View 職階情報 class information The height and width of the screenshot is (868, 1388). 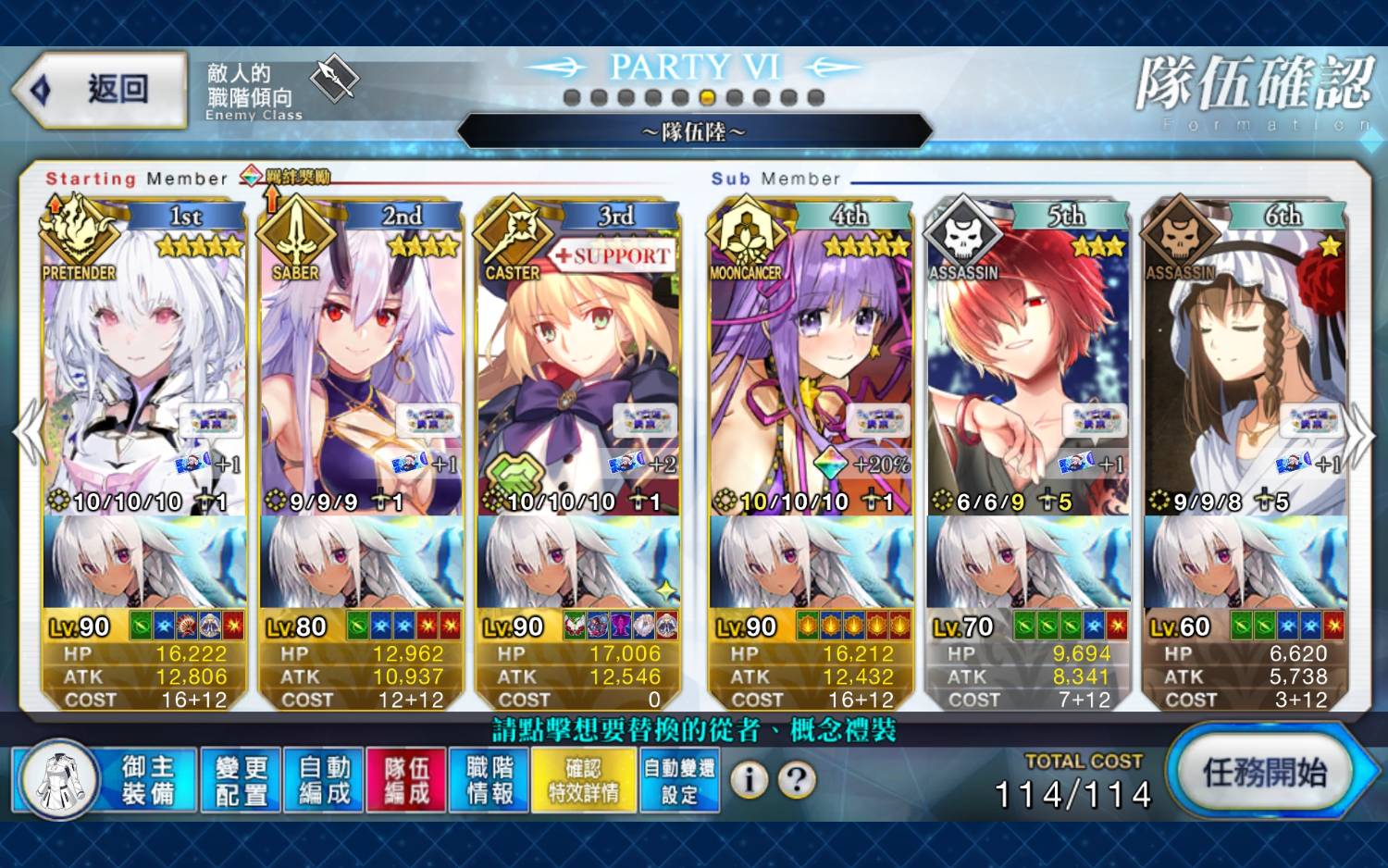click(x=490, y=780)
